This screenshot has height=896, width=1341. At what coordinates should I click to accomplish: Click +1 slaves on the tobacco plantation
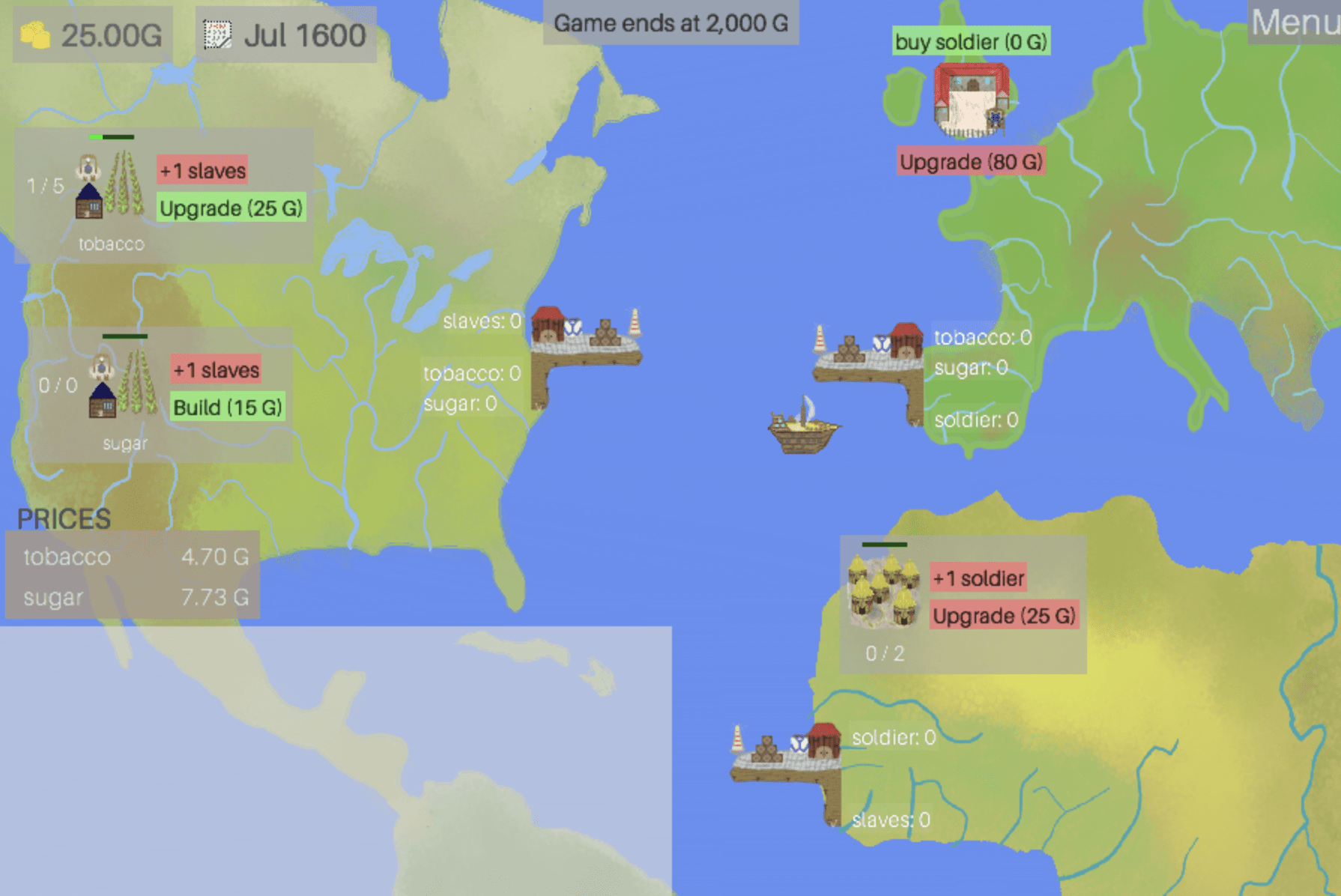point(201,170)
